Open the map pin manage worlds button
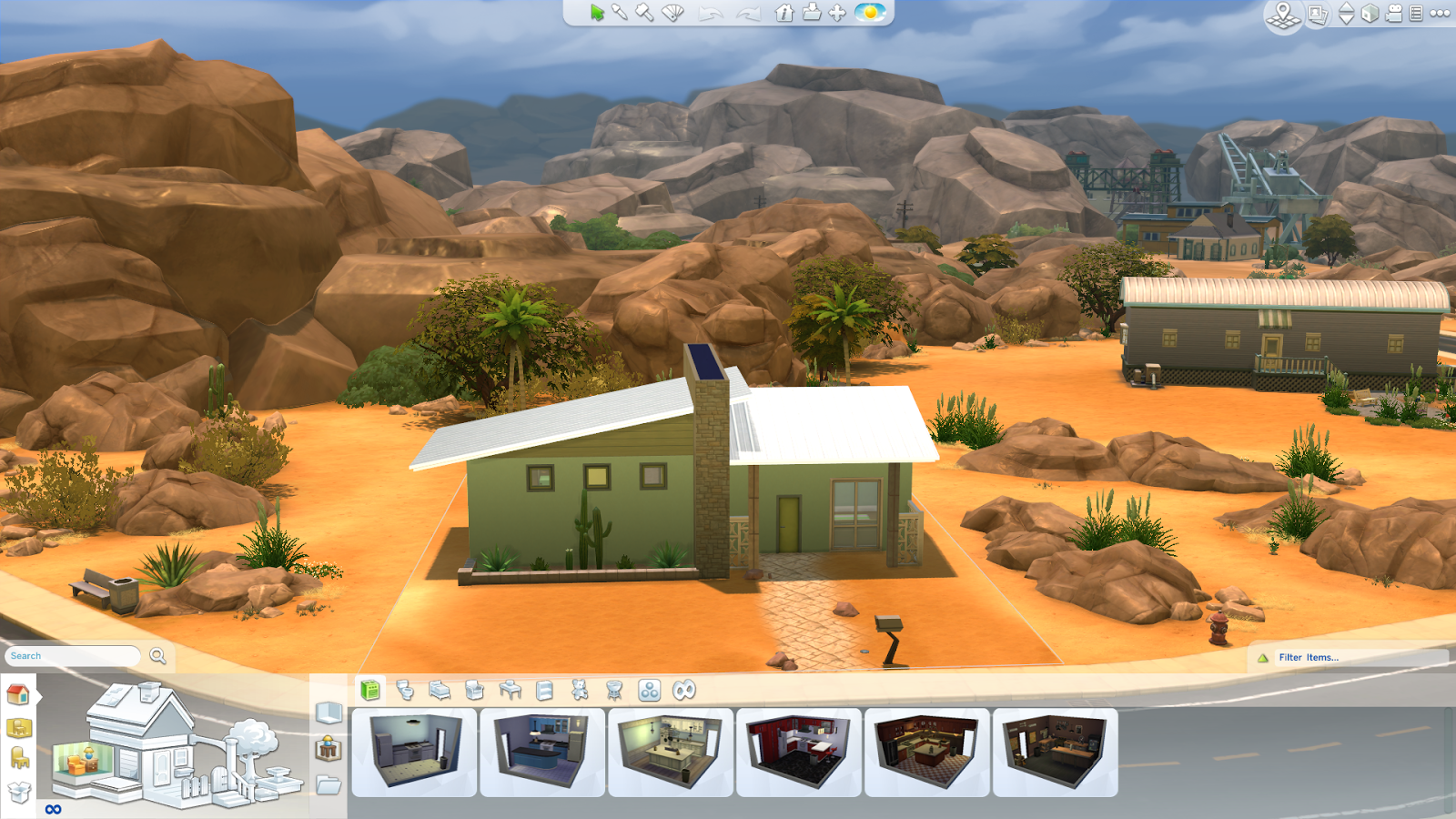The image size is (1456, 819). 1283,15
